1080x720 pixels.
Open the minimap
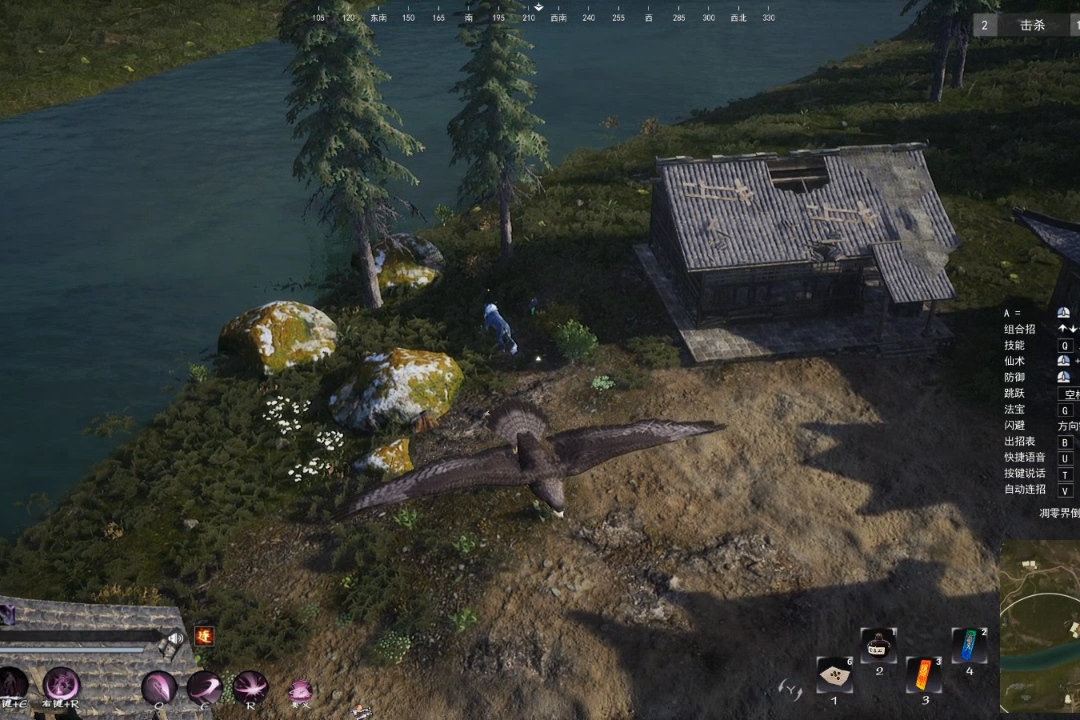1040,625
